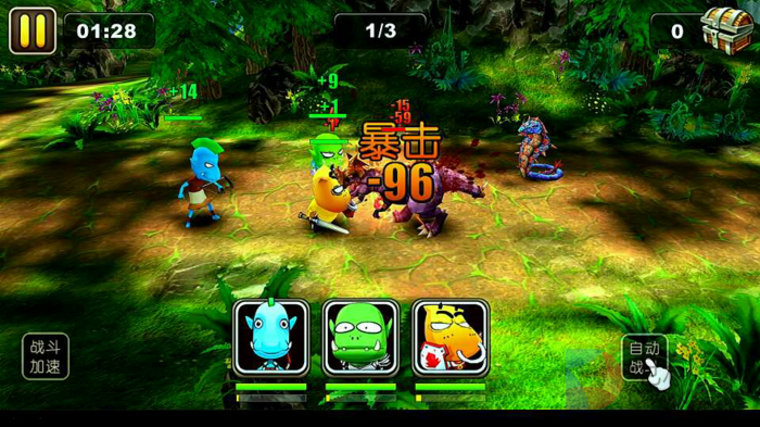Select the green orc hero portrait
The height and width of the screenshot is (427, 760).
click(360, 337)
